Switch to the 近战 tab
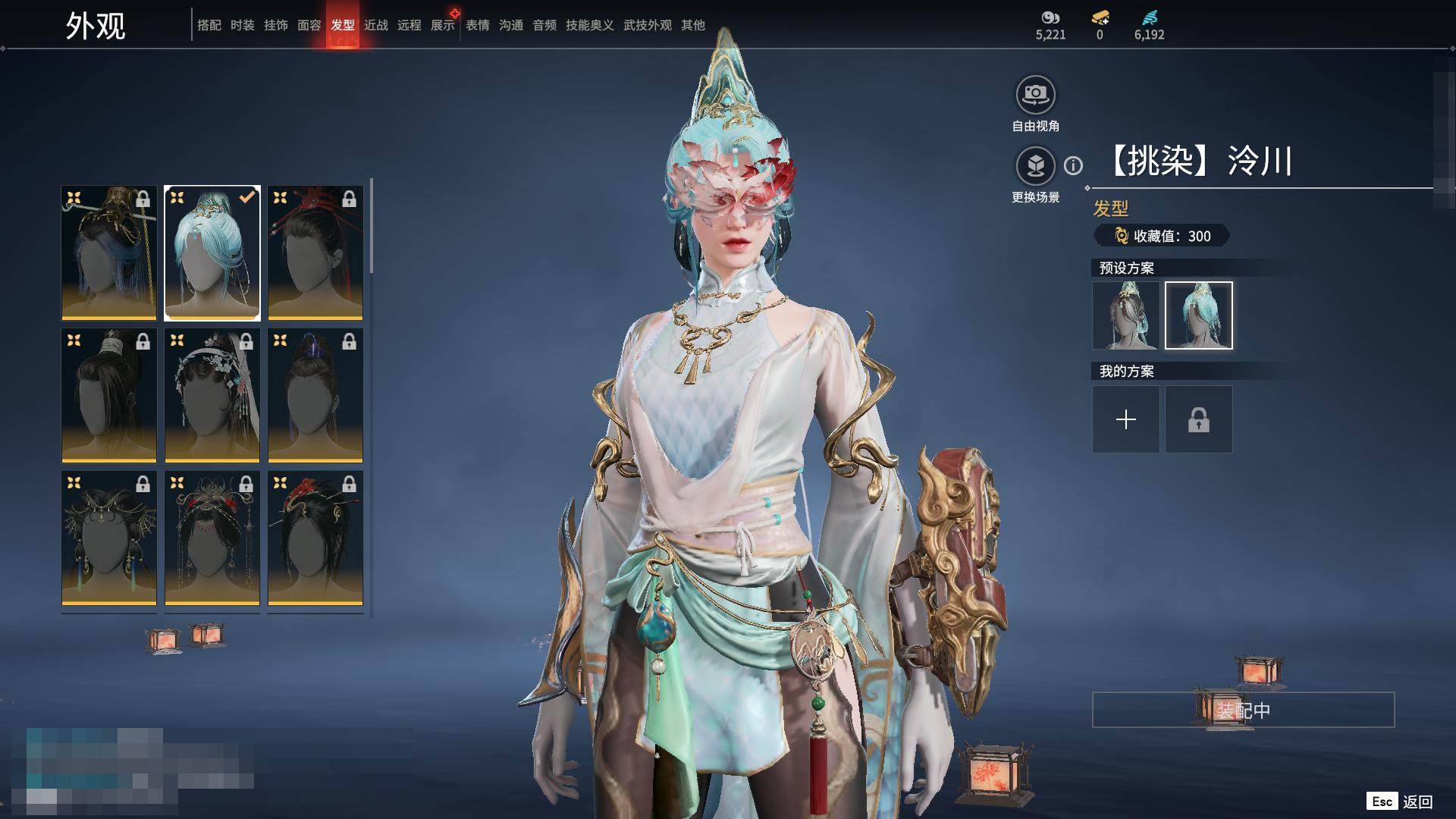 [x=376, y=25]
